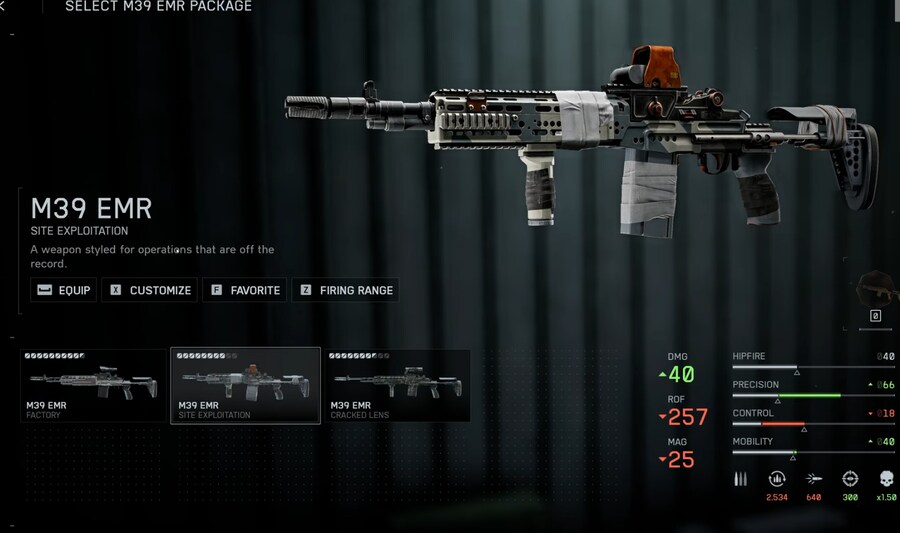Screen dimensions: 900x533
Task: Go back using the top-left arrow
Action: click(3, 7)
